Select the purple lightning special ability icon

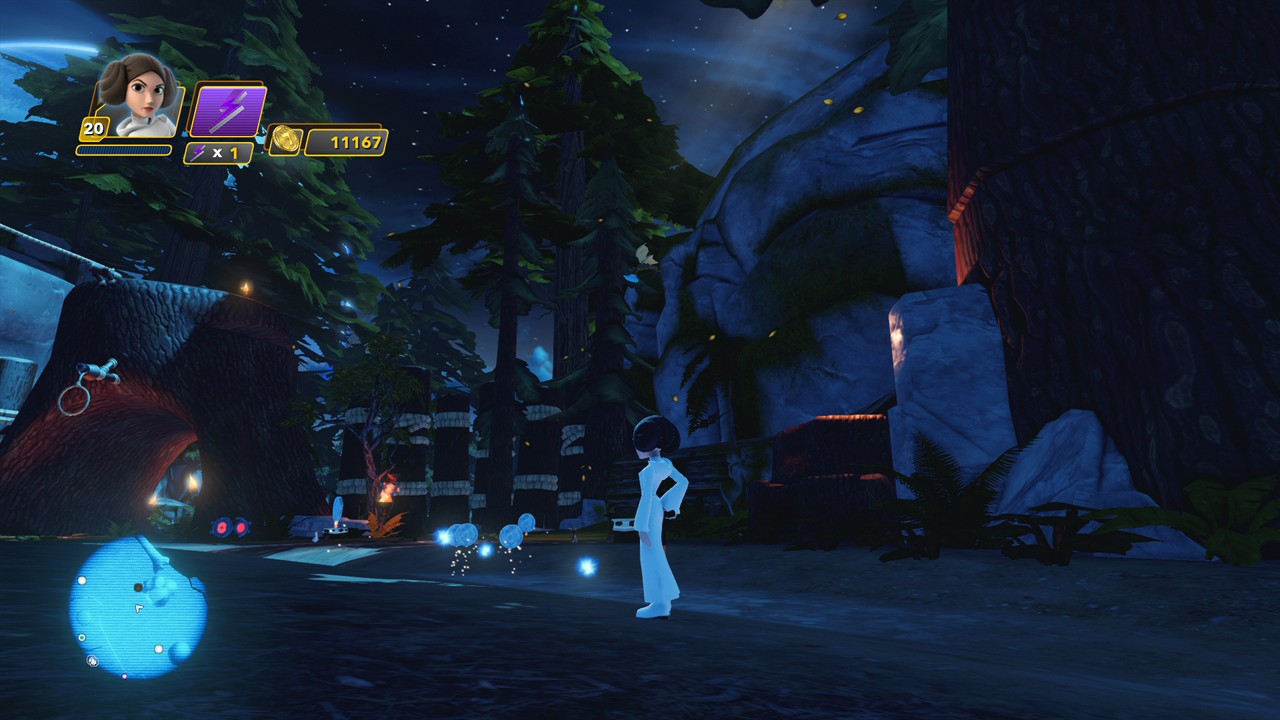(228, 111)
